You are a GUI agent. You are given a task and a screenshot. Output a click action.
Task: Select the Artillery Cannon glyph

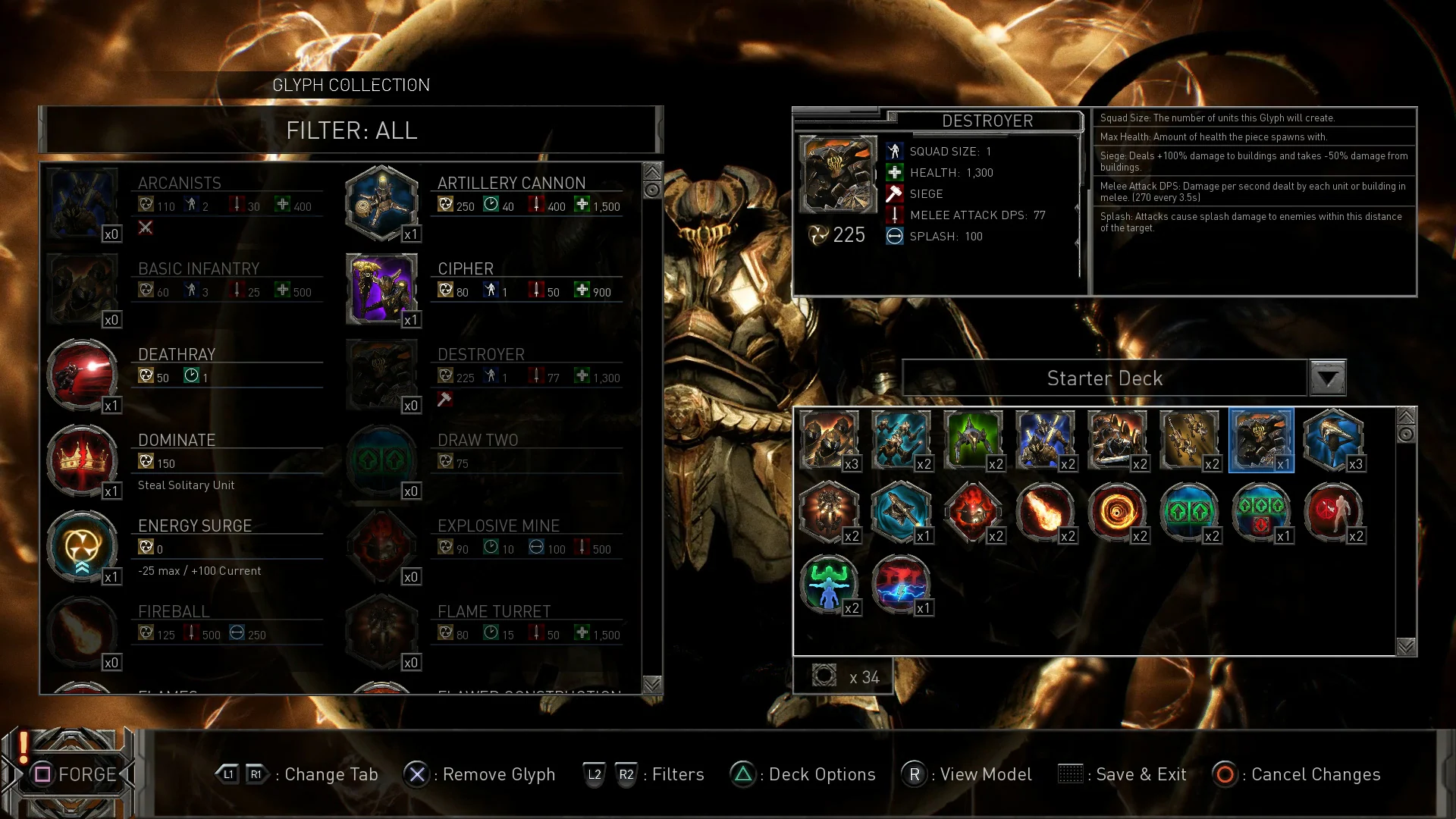pyautogui.click(x=382, y=202)
